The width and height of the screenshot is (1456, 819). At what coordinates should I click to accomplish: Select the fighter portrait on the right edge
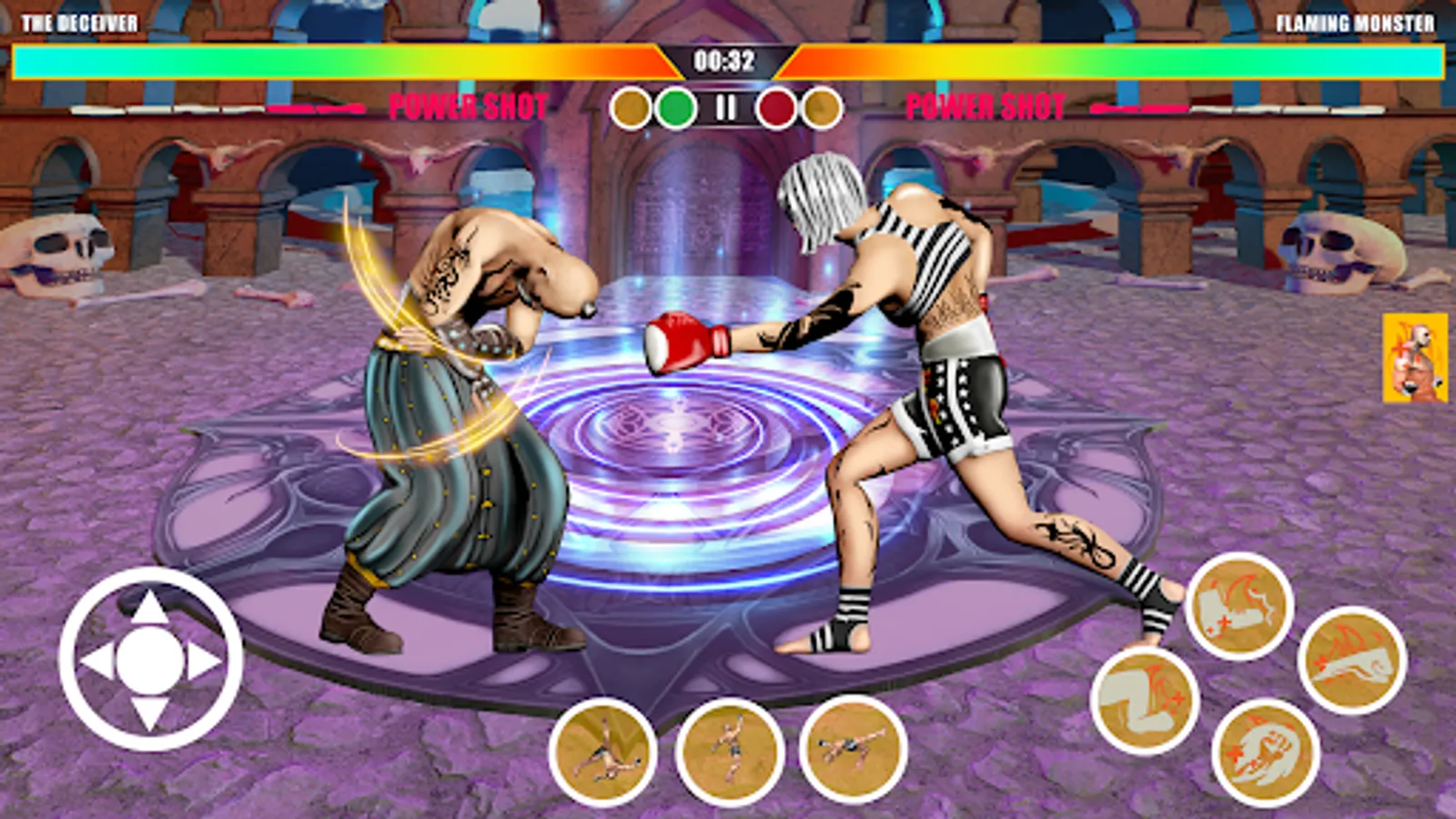pyautogui.click(x=1415, y=358)
